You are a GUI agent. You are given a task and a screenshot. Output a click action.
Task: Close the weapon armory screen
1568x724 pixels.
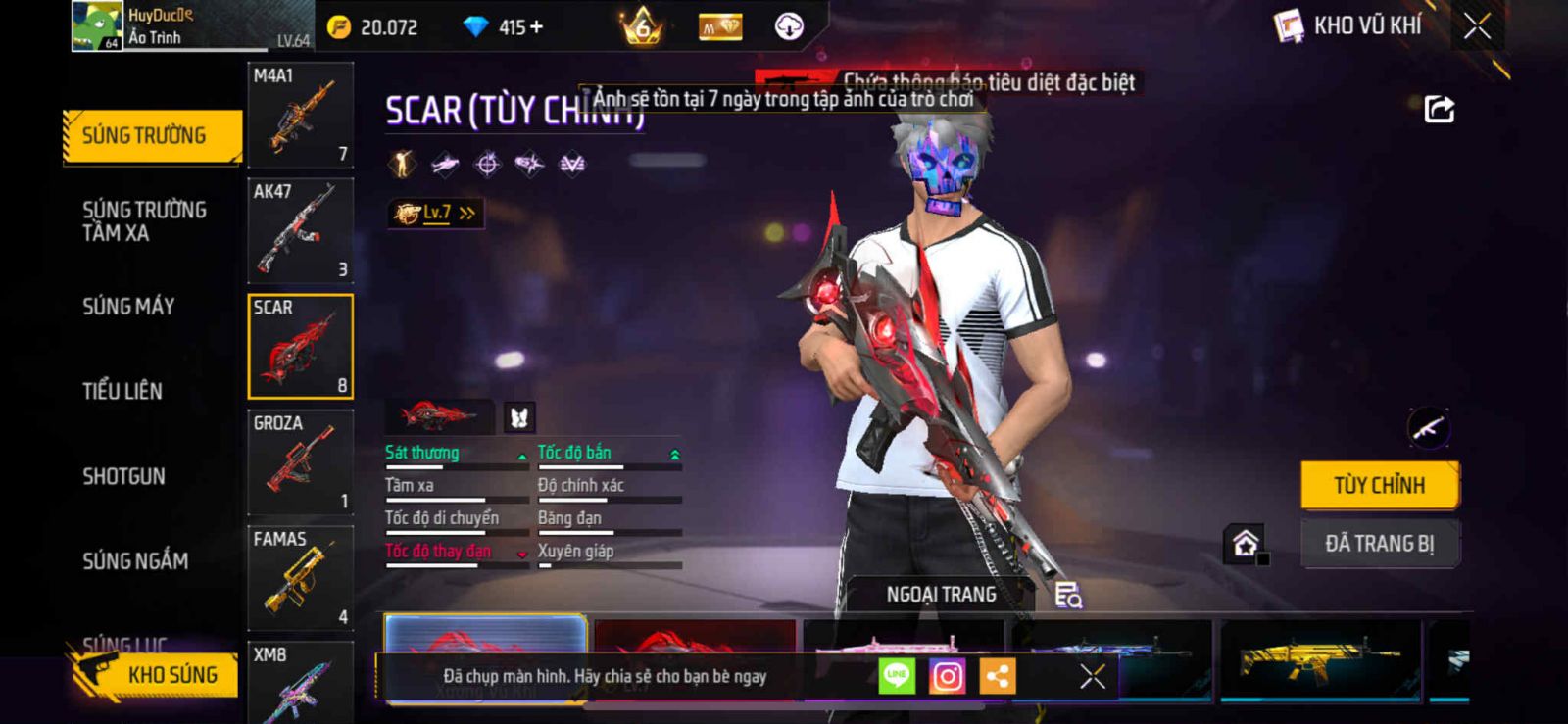(1477, 26)
